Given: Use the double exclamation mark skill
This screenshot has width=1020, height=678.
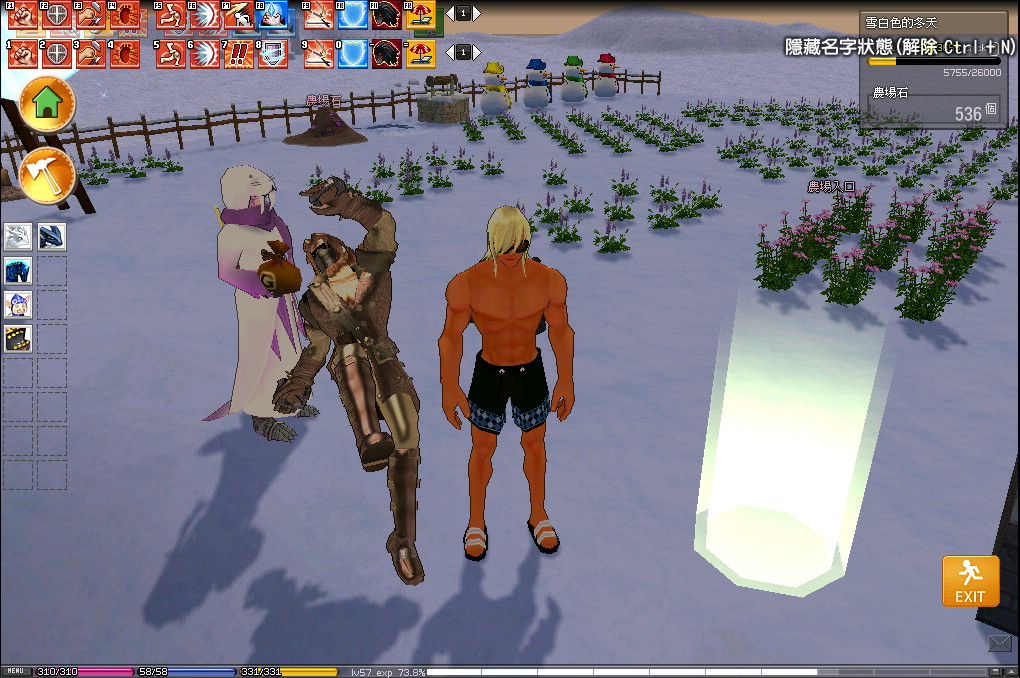Looking at the screenshot, I should coord(239,54).
